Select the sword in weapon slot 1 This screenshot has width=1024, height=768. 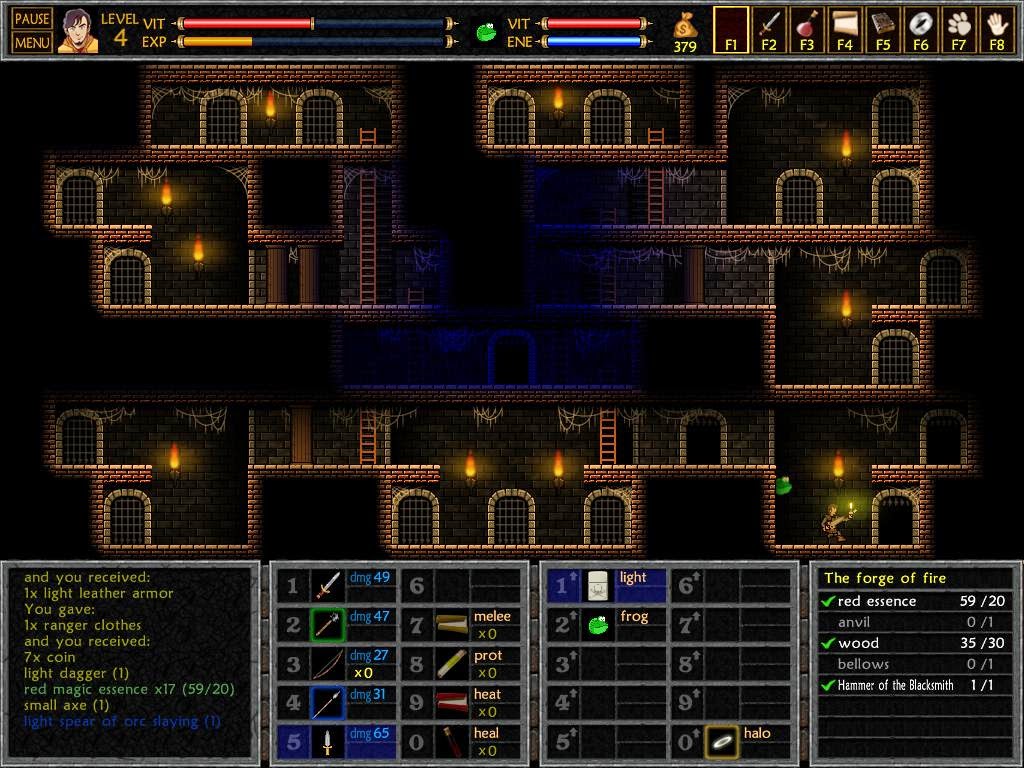[x=328, y=586]
